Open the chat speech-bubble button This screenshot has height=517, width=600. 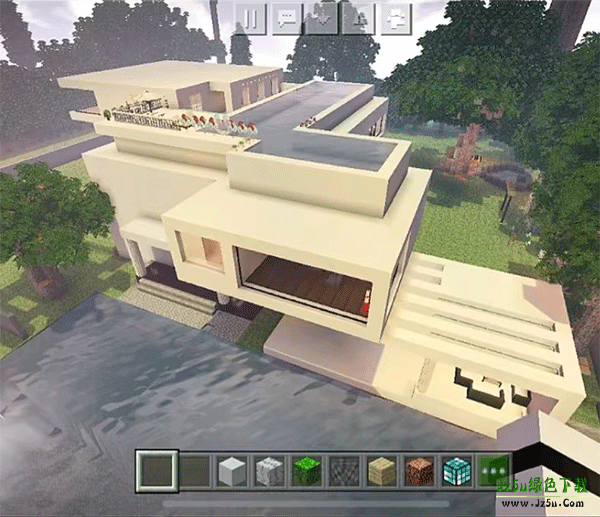288,18
